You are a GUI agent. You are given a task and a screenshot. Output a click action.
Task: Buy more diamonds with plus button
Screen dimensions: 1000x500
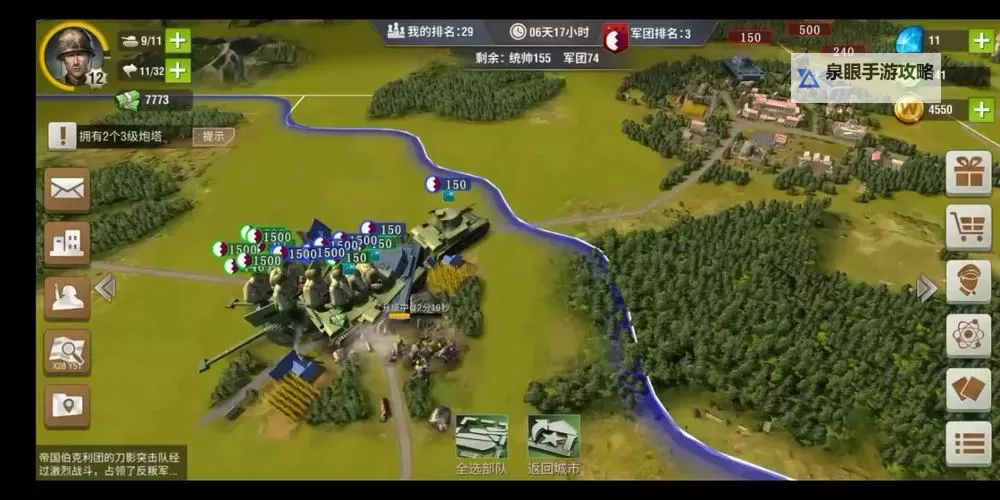pyautogui.click(x=983, y=41)
